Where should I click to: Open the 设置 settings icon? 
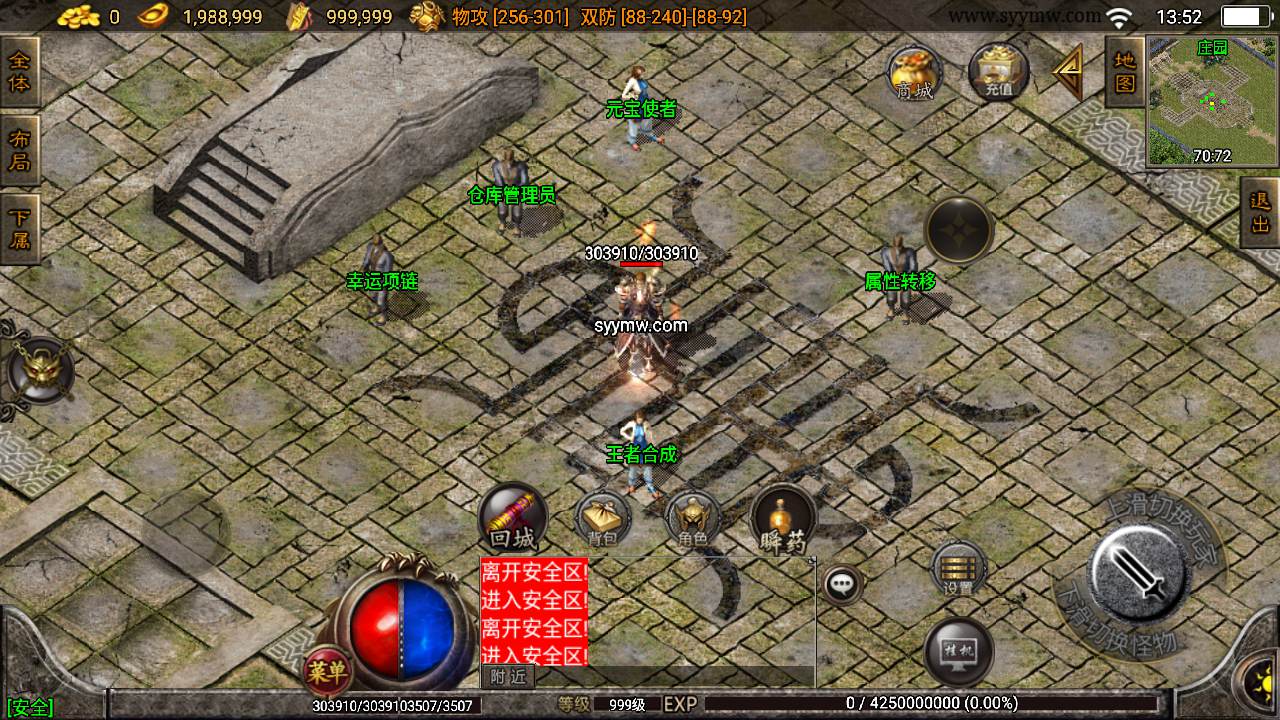tap(958, 570)
